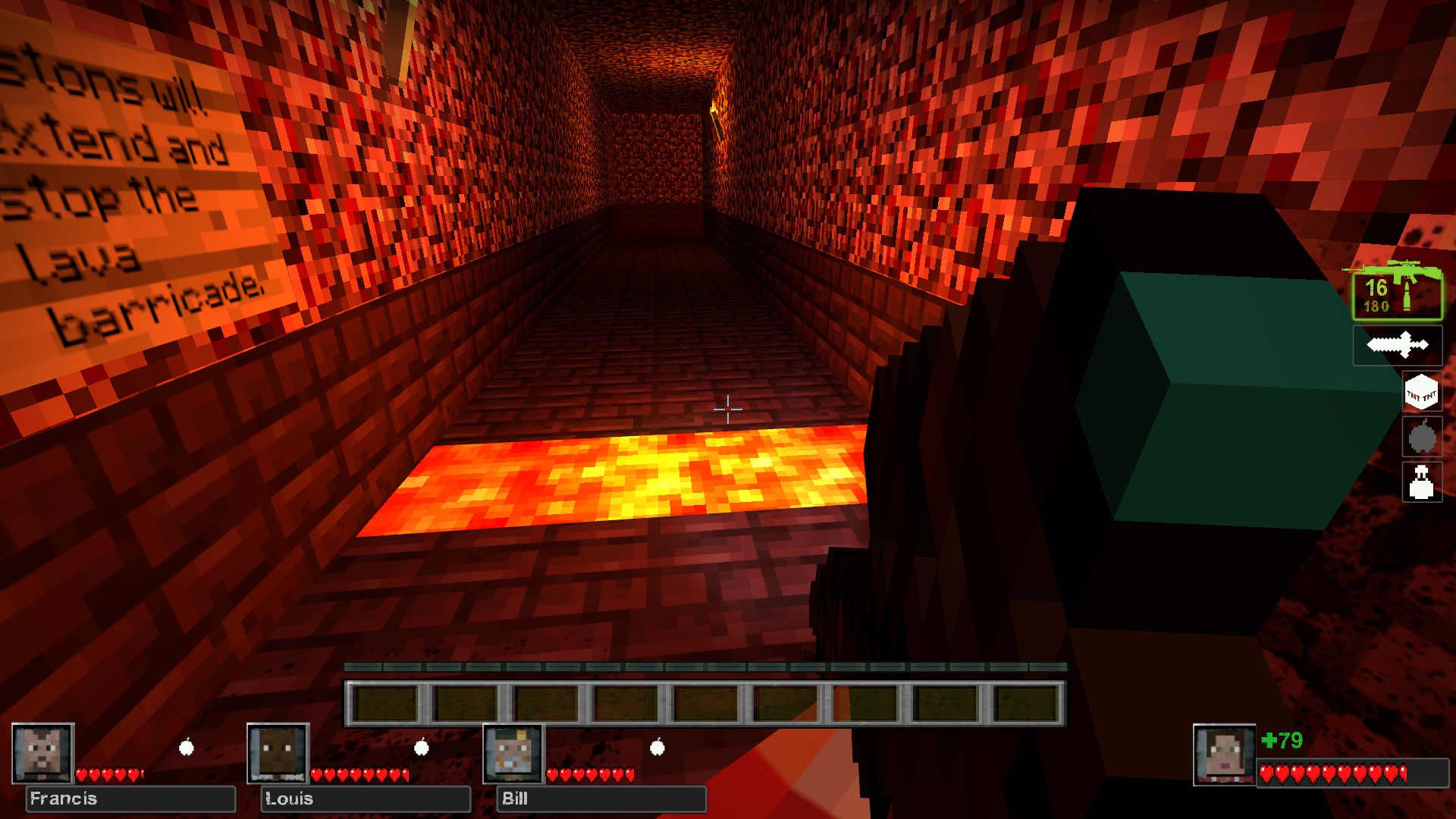Screen dimensions: 1456x819
Task: Pick the white potion bottle slot
Action: [1422, 482]
